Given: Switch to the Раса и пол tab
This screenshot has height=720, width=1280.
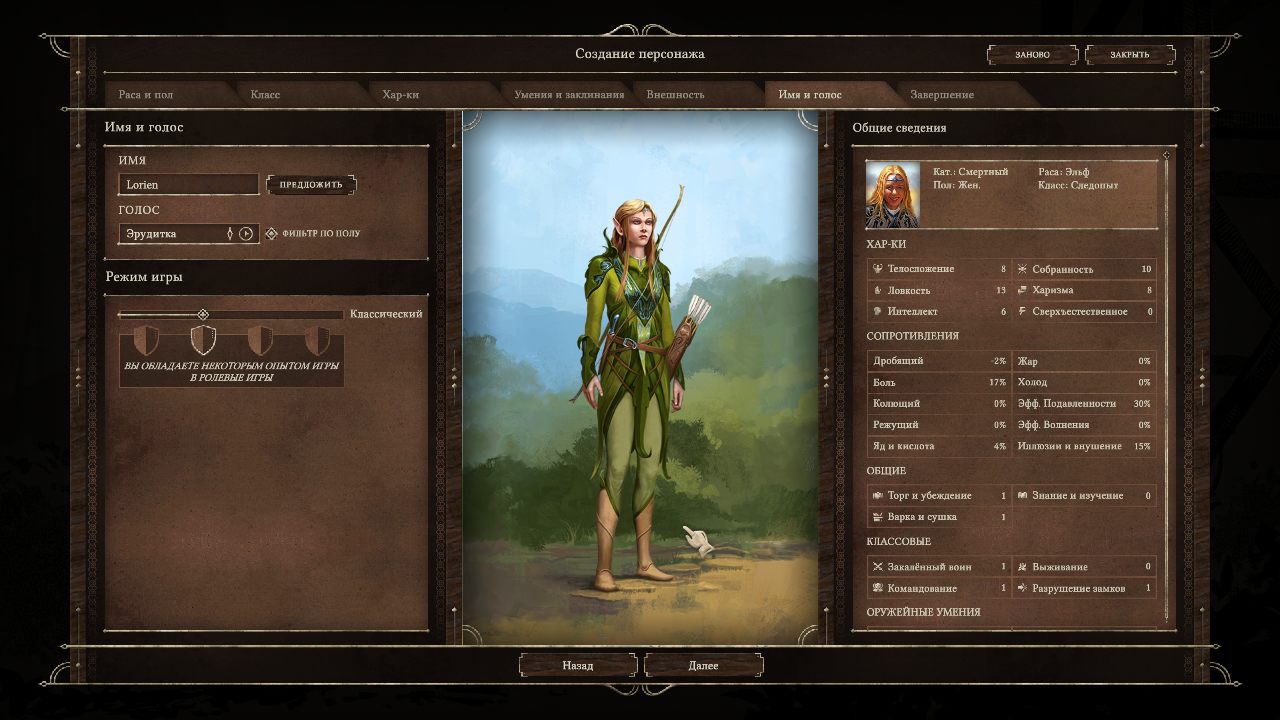Looking at the screenshot, I should point(146,95).
